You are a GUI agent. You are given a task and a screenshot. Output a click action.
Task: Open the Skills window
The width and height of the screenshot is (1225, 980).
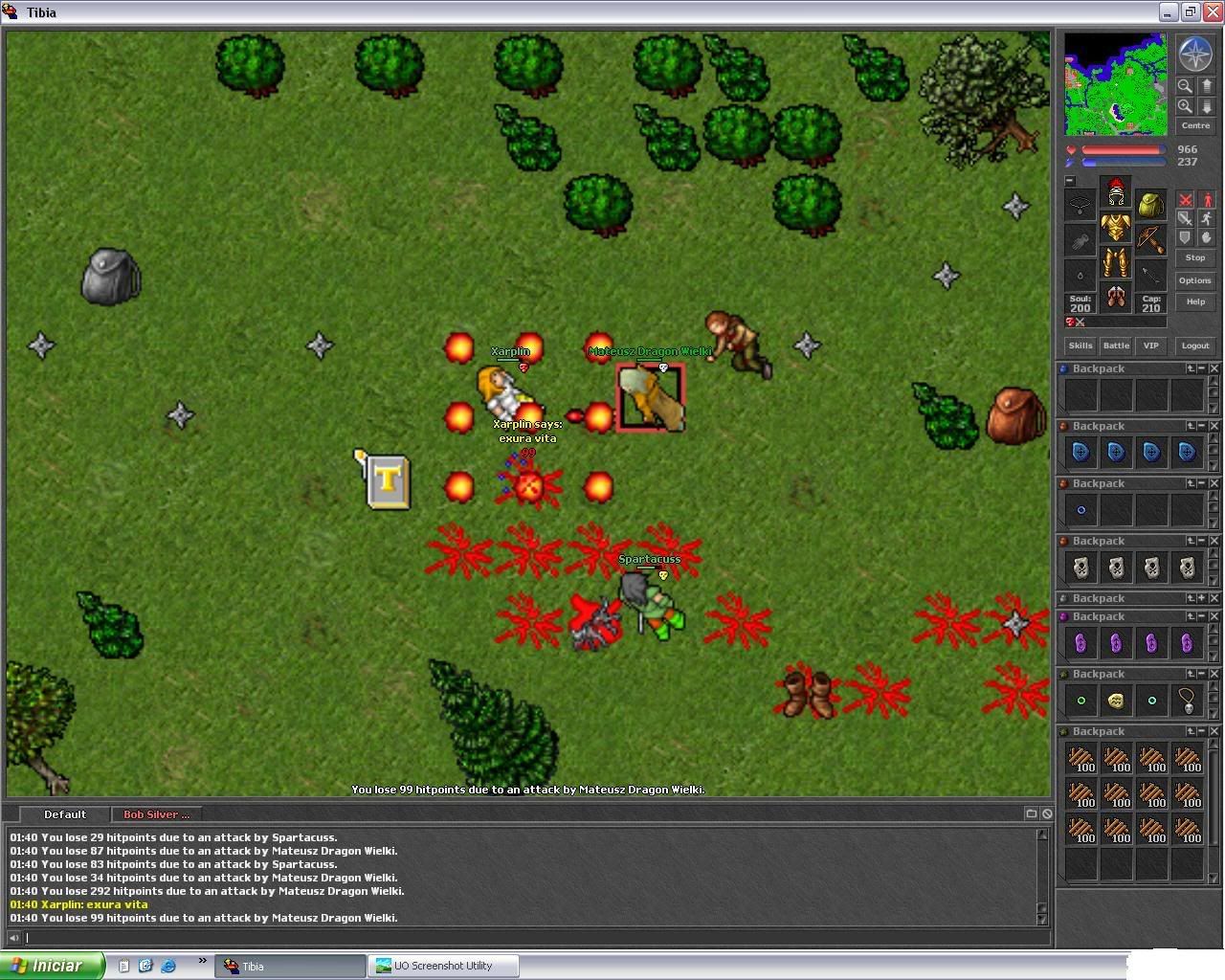click(1080, 345)
